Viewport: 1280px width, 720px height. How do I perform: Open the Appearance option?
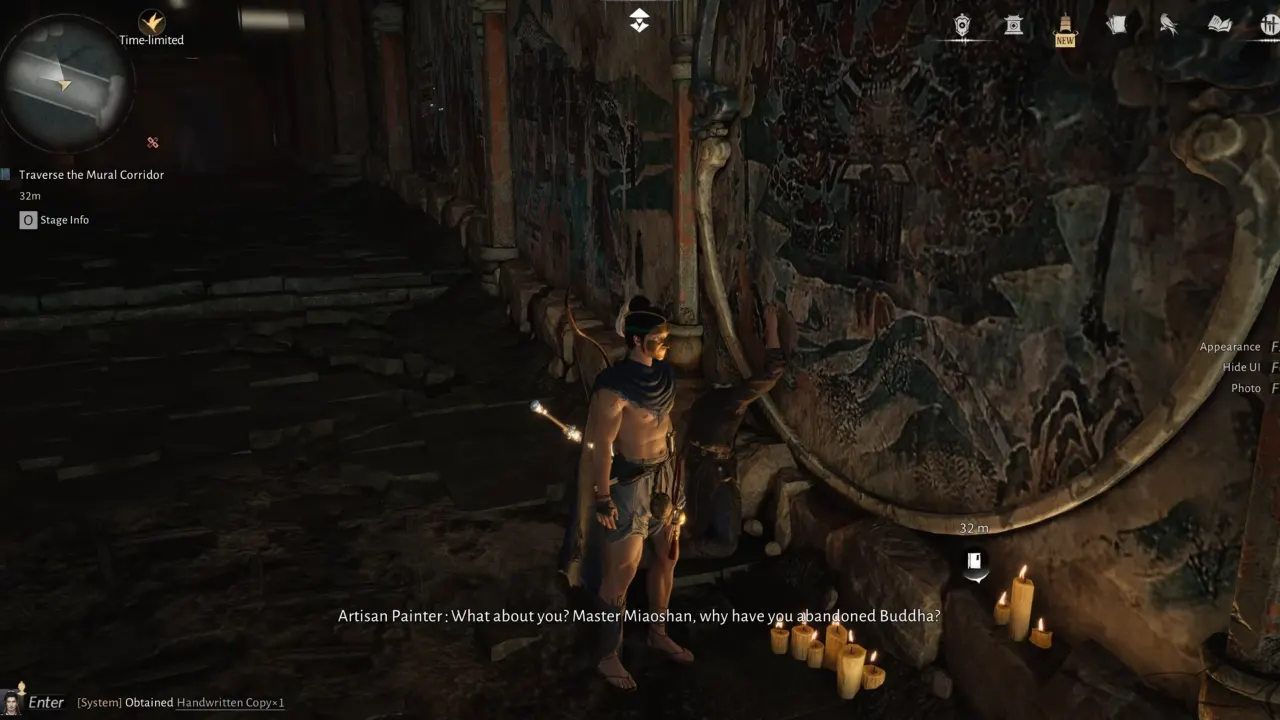coord(1230,346)
